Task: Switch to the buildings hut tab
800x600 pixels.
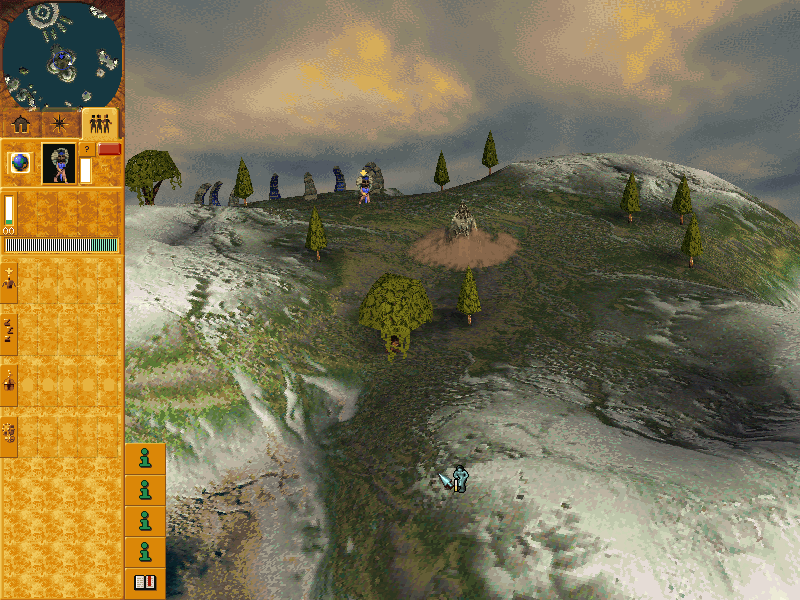Action: click(21, 124)
